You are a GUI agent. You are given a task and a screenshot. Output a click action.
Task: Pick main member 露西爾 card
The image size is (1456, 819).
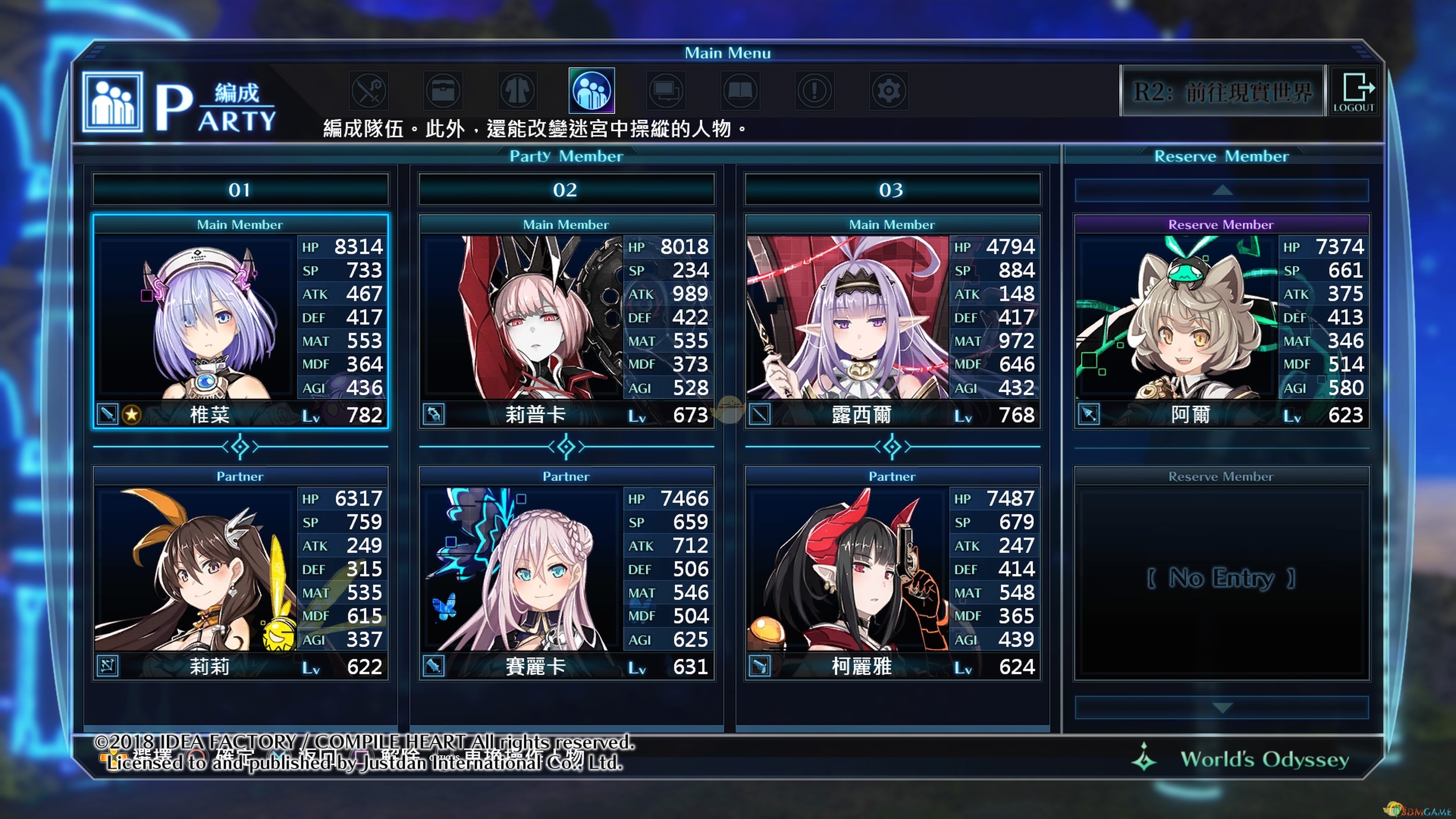click(893, 321)
